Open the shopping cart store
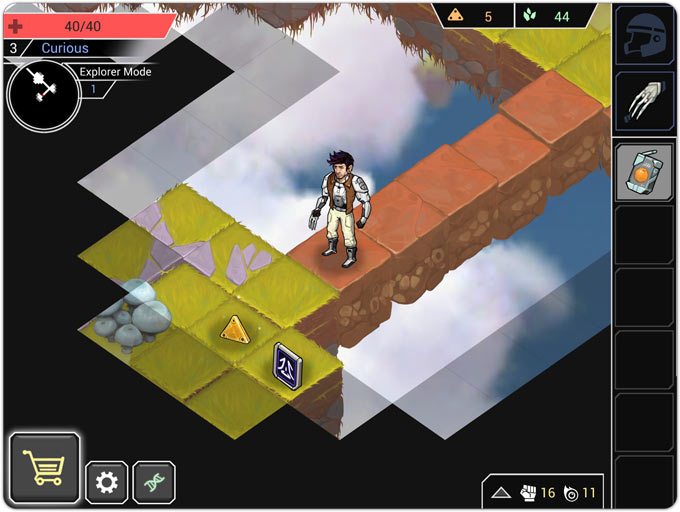This screenshot has height=512, width=680. [x=44, y=467]
